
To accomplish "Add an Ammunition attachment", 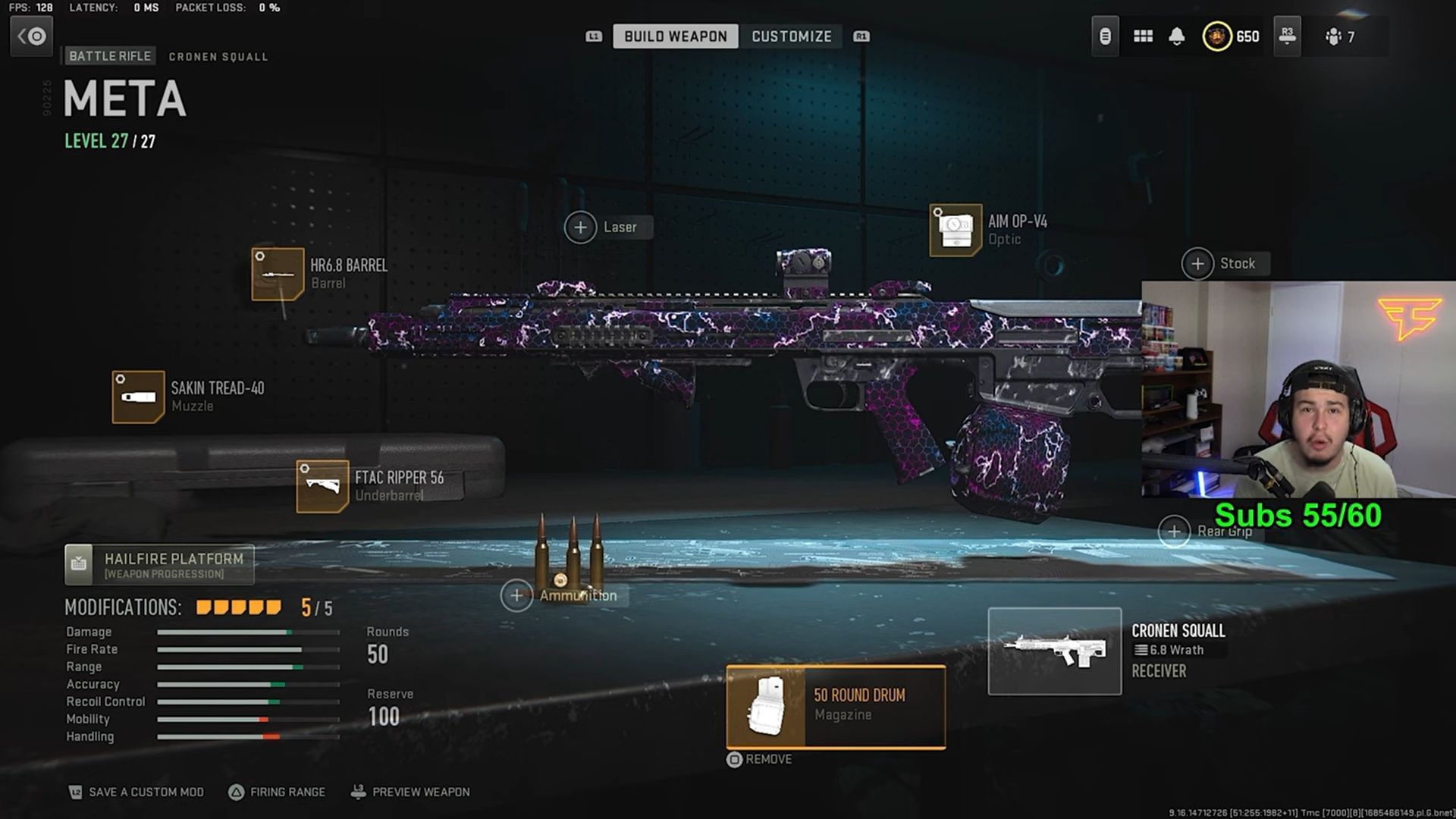I will tap(516, 595).
